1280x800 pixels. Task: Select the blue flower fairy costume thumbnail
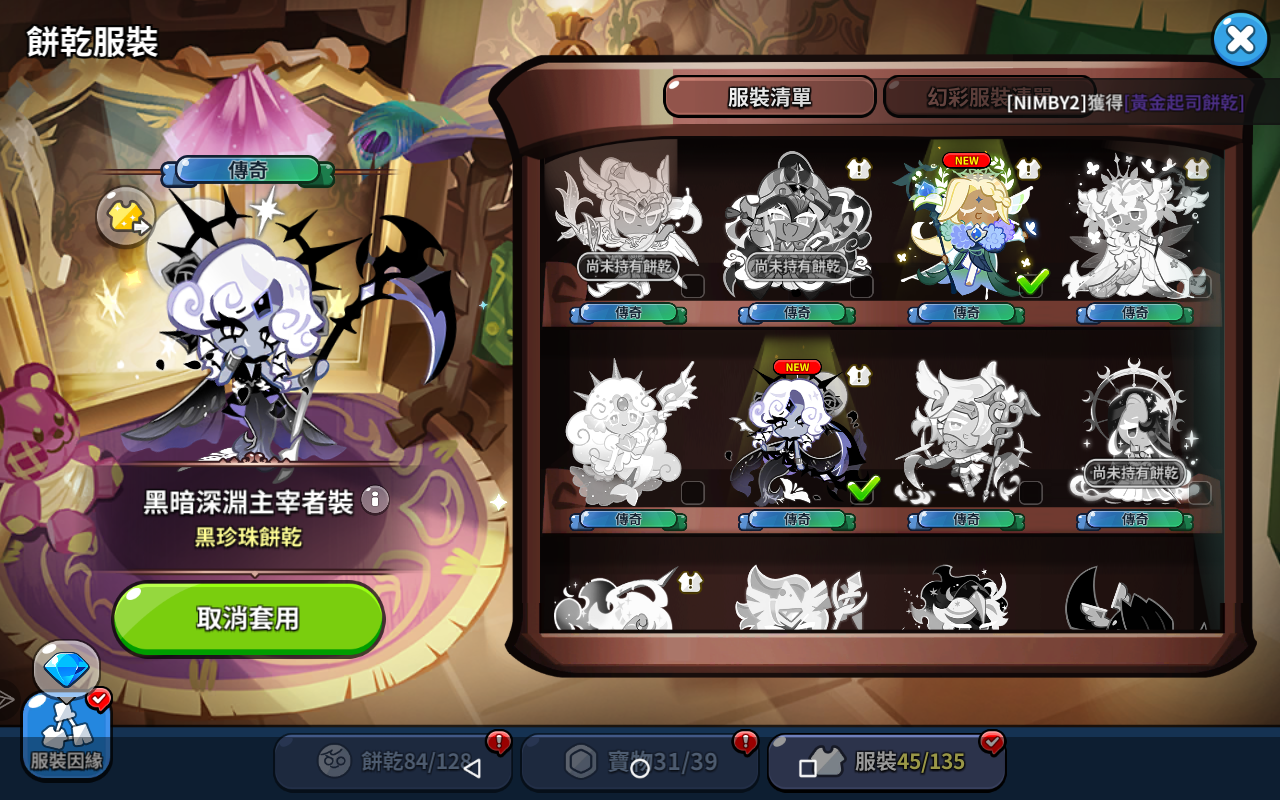click(x=966, y=230)
